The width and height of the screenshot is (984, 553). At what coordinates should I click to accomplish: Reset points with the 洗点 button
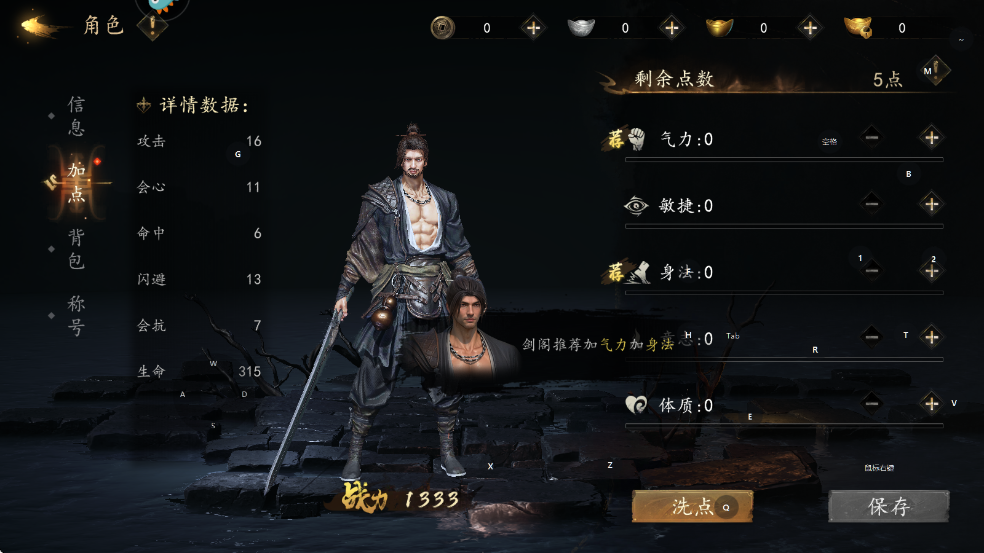691,506
